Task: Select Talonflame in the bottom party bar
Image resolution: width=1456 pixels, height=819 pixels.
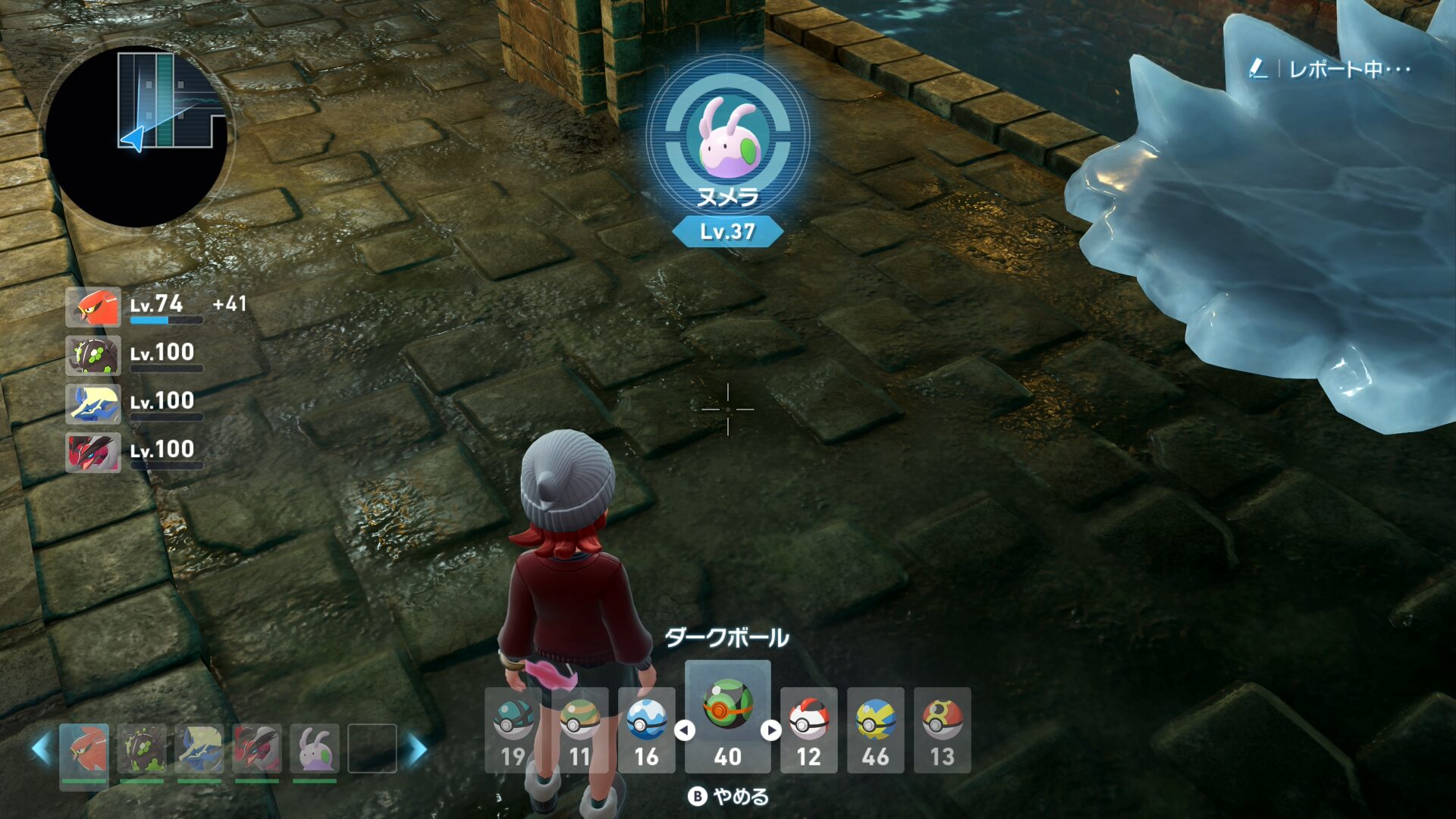Action: point(84,748)
